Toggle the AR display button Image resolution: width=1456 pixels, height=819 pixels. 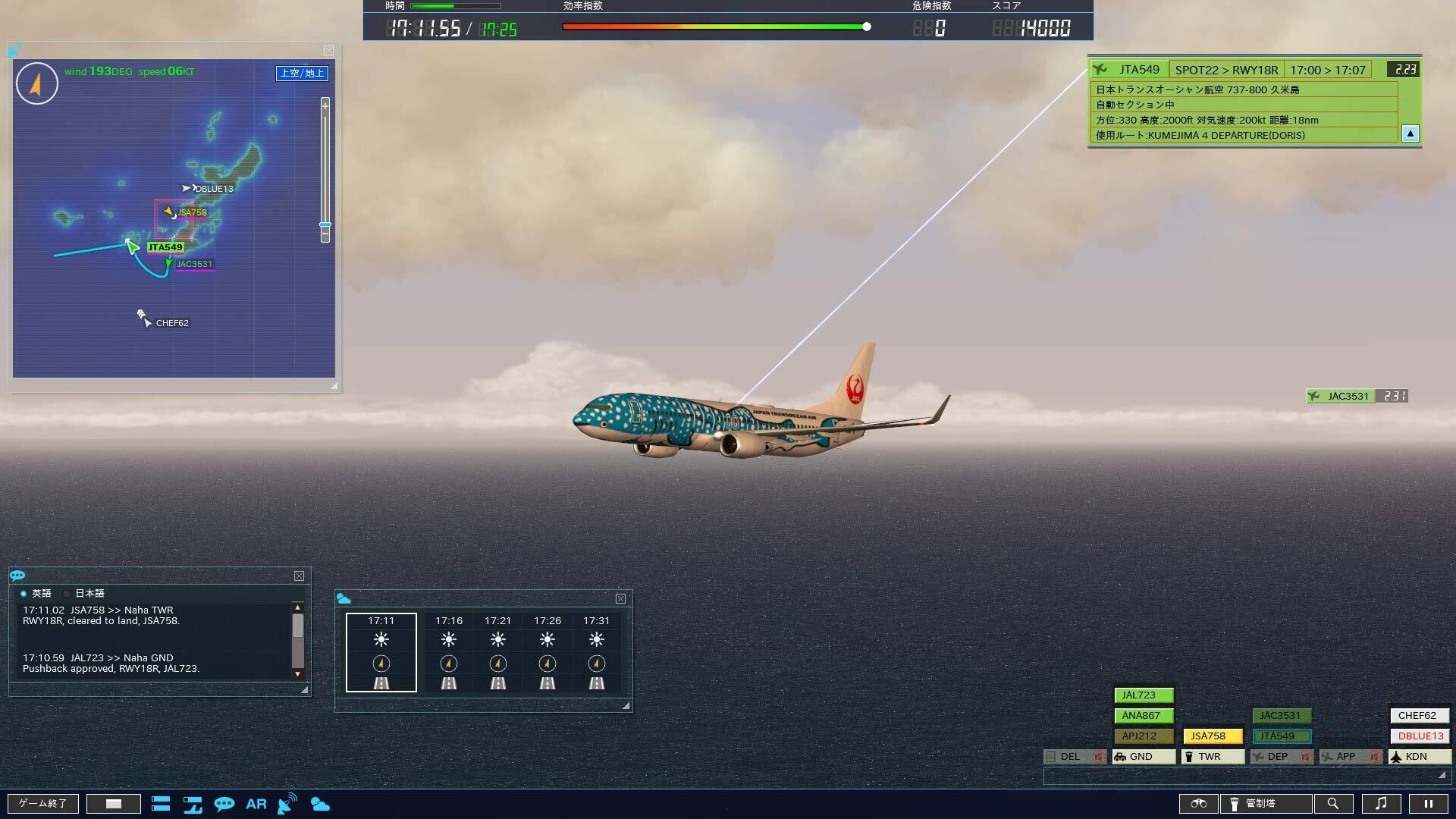point(256,804)
